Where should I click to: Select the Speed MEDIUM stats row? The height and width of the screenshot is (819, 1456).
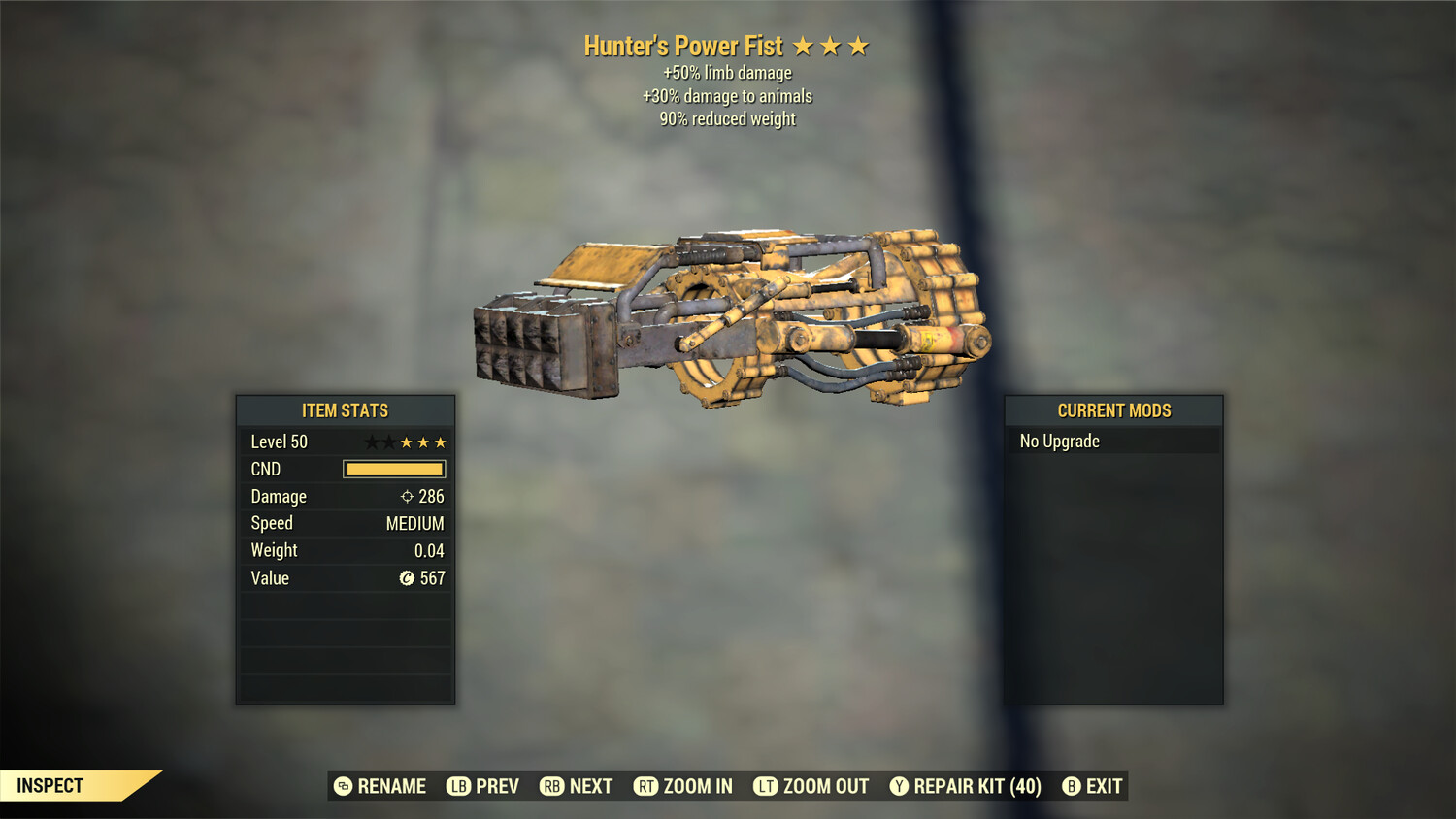point(346,523)
